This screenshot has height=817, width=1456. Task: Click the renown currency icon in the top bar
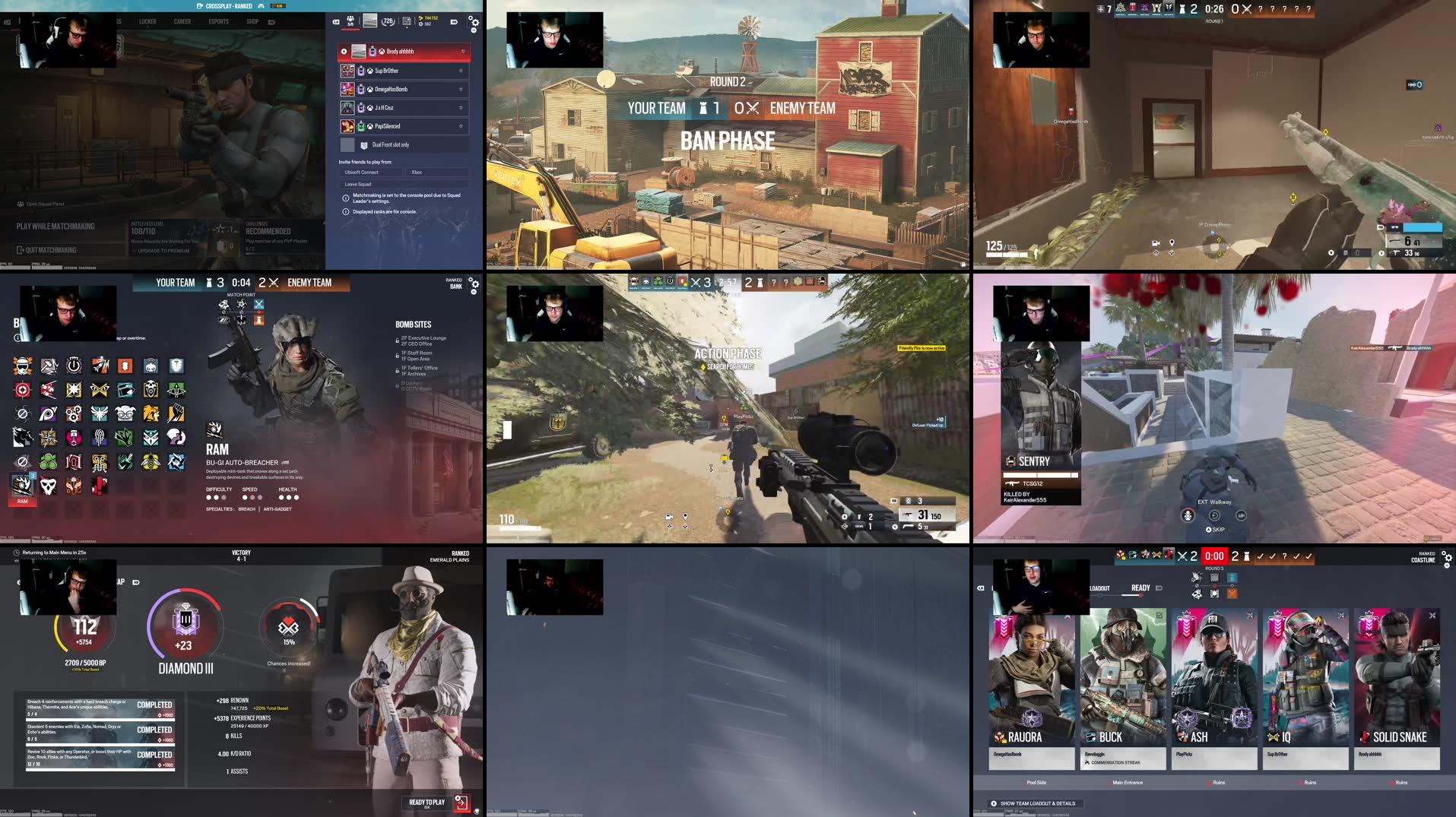tap(420, 18)
